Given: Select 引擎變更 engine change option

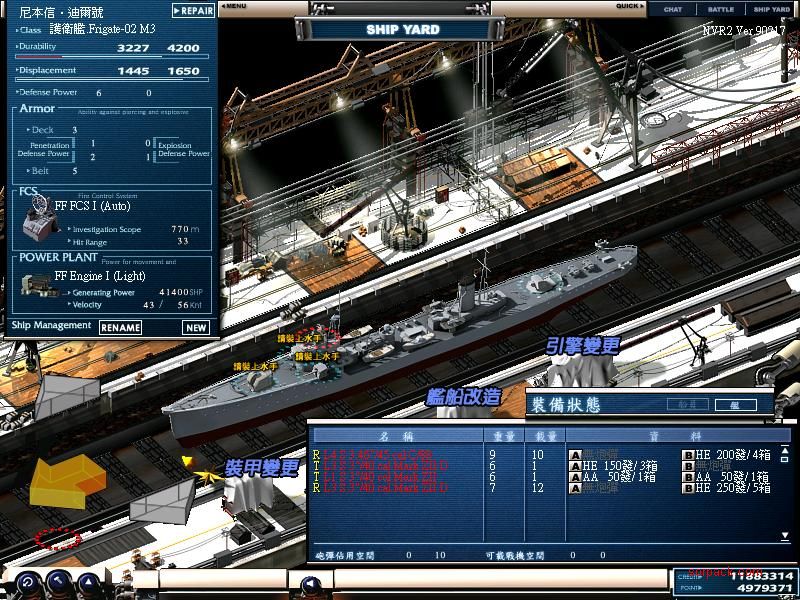Looking at the screenshot, I should (583, 347).
